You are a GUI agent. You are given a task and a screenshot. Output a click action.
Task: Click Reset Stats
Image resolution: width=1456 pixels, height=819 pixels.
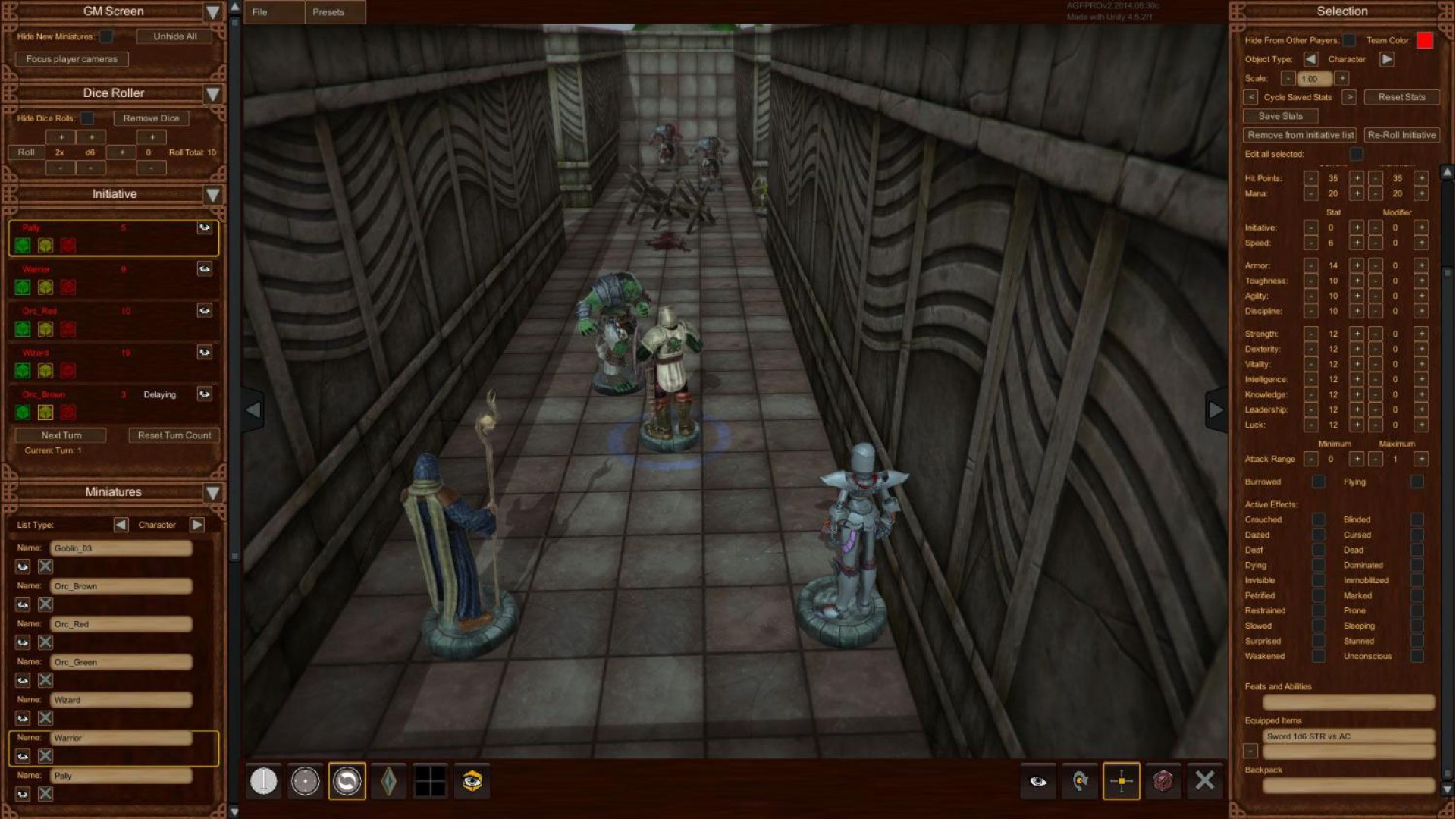click(1401, 97)
